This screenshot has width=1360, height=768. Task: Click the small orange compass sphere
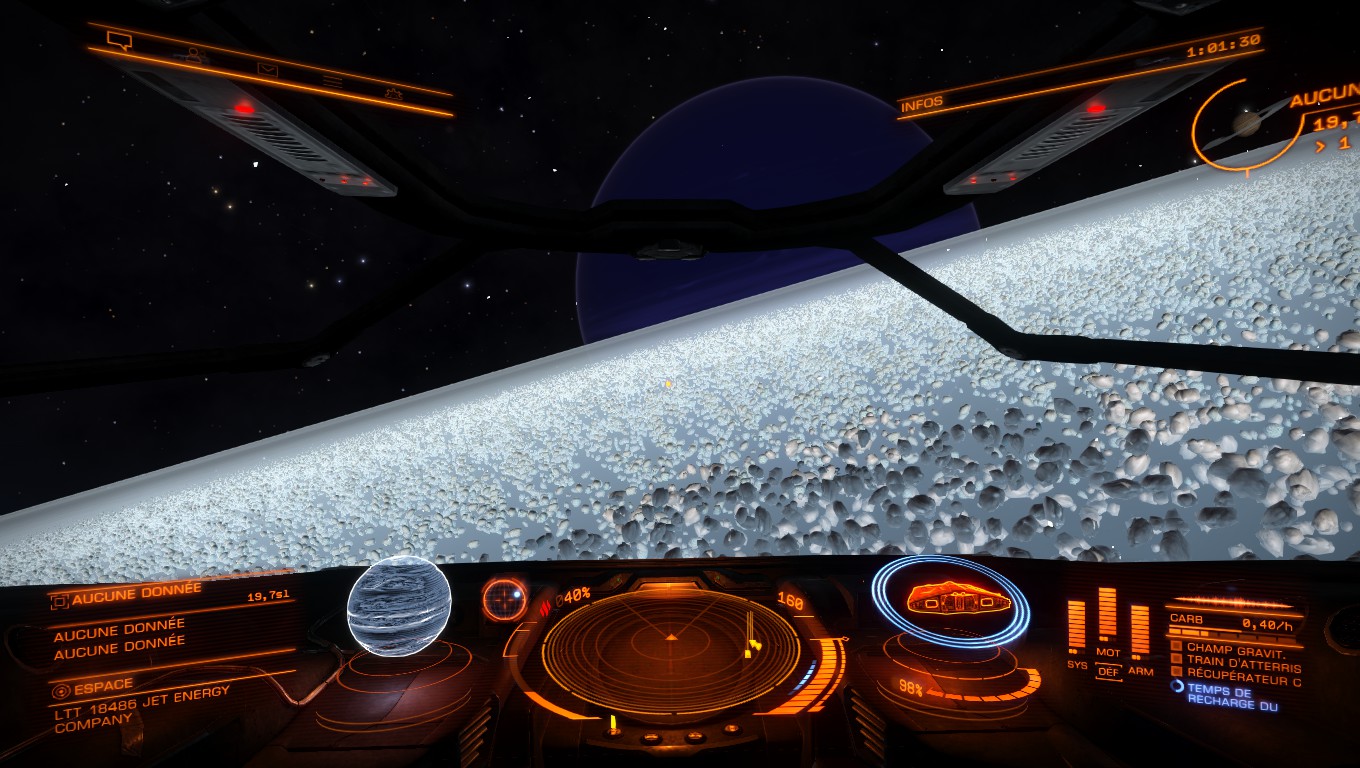[504, 599]
